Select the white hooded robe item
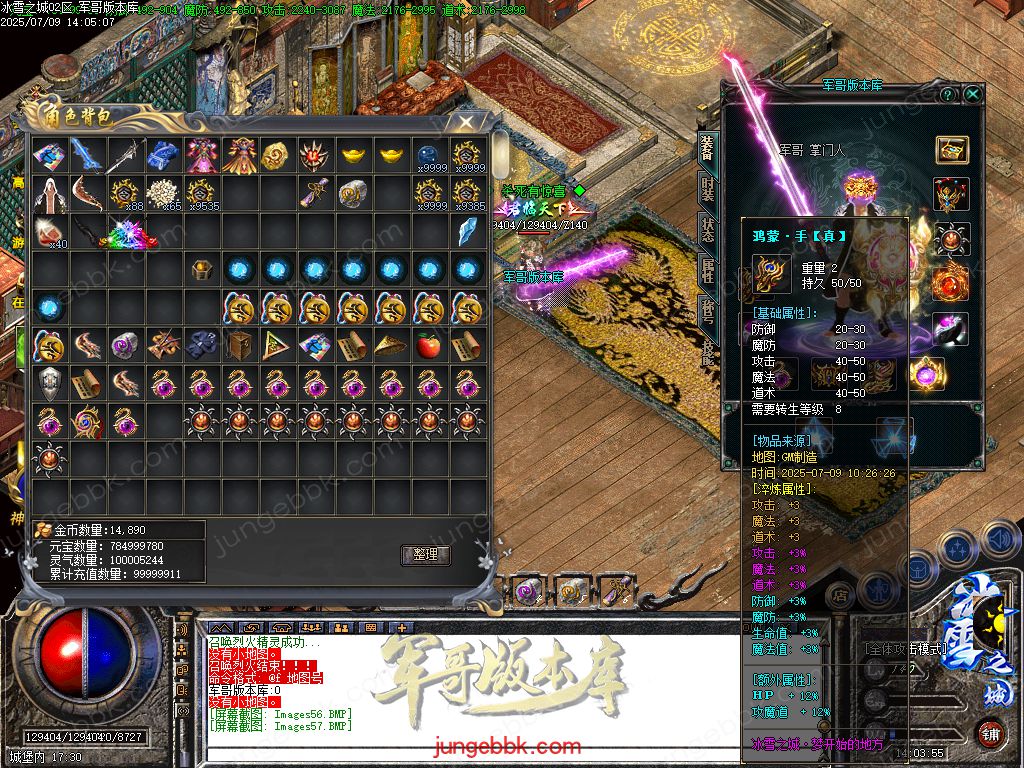The image size is (1024, 768). point(50,194)
